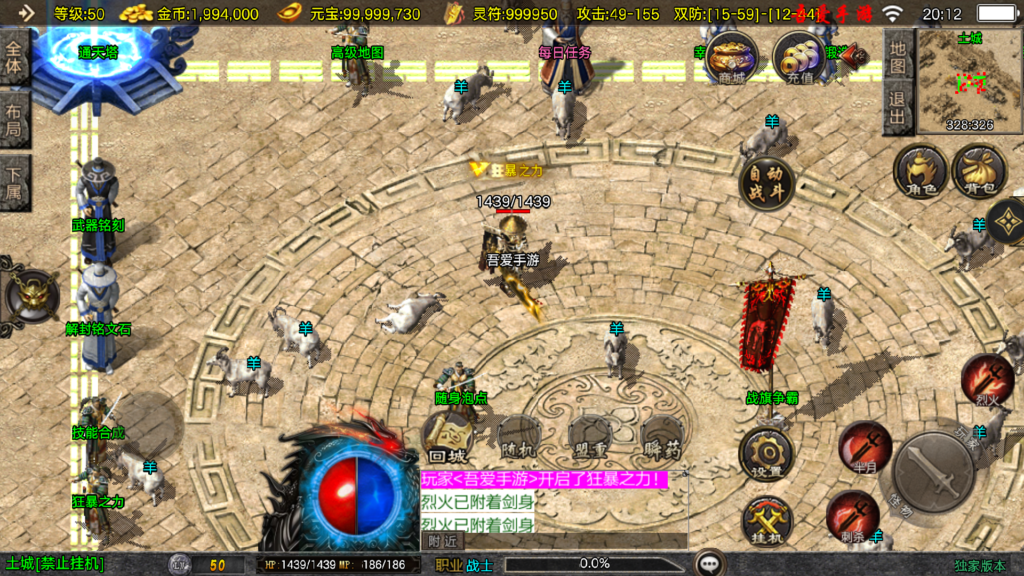Open the 地图 map
Image resolution: width=1024 pixels, height=576 pixels.
[x=898, y=58]
